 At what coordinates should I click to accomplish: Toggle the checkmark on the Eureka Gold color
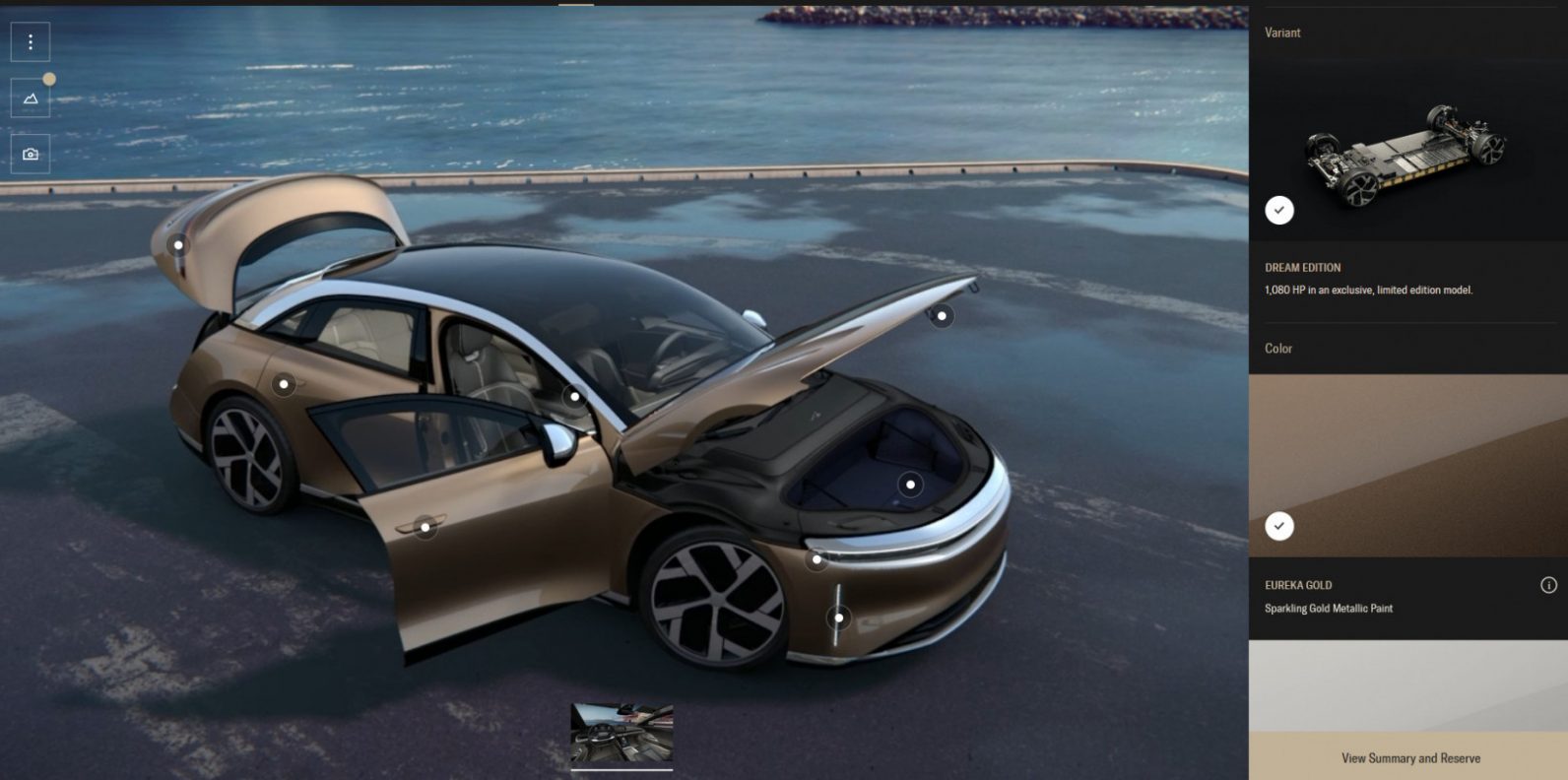pos(1280,528)
